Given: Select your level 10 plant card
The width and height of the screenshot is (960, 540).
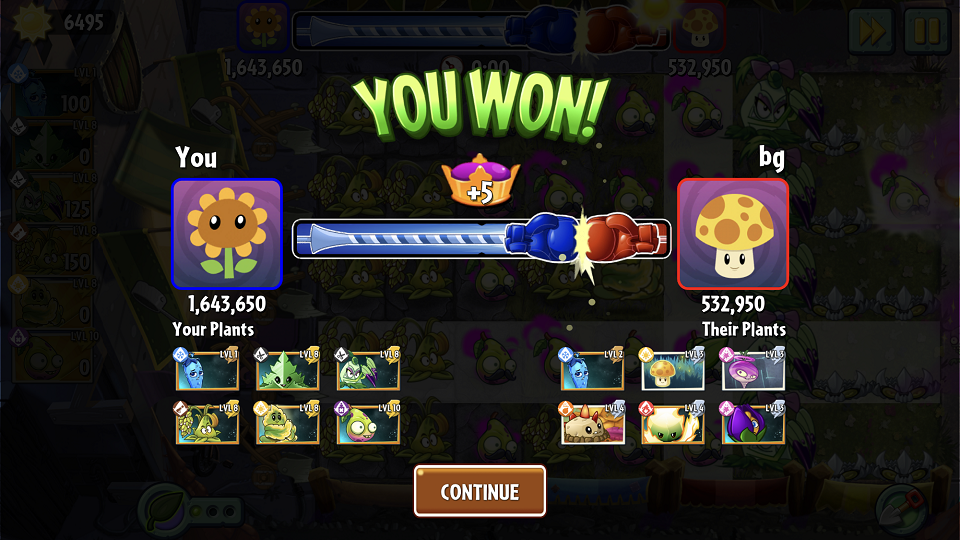Looking at the screenshot, I should coord(368,424).
